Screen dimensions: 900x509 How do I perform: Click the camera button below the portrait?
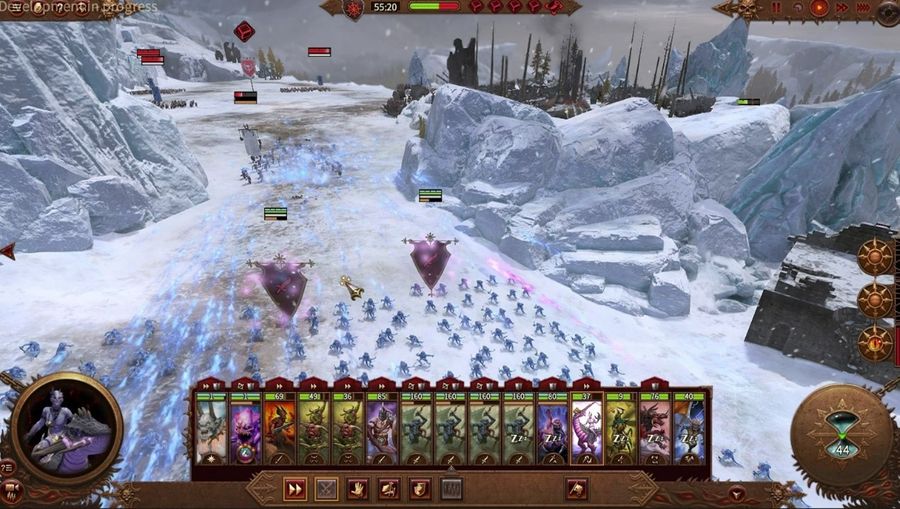pos(14,490)
